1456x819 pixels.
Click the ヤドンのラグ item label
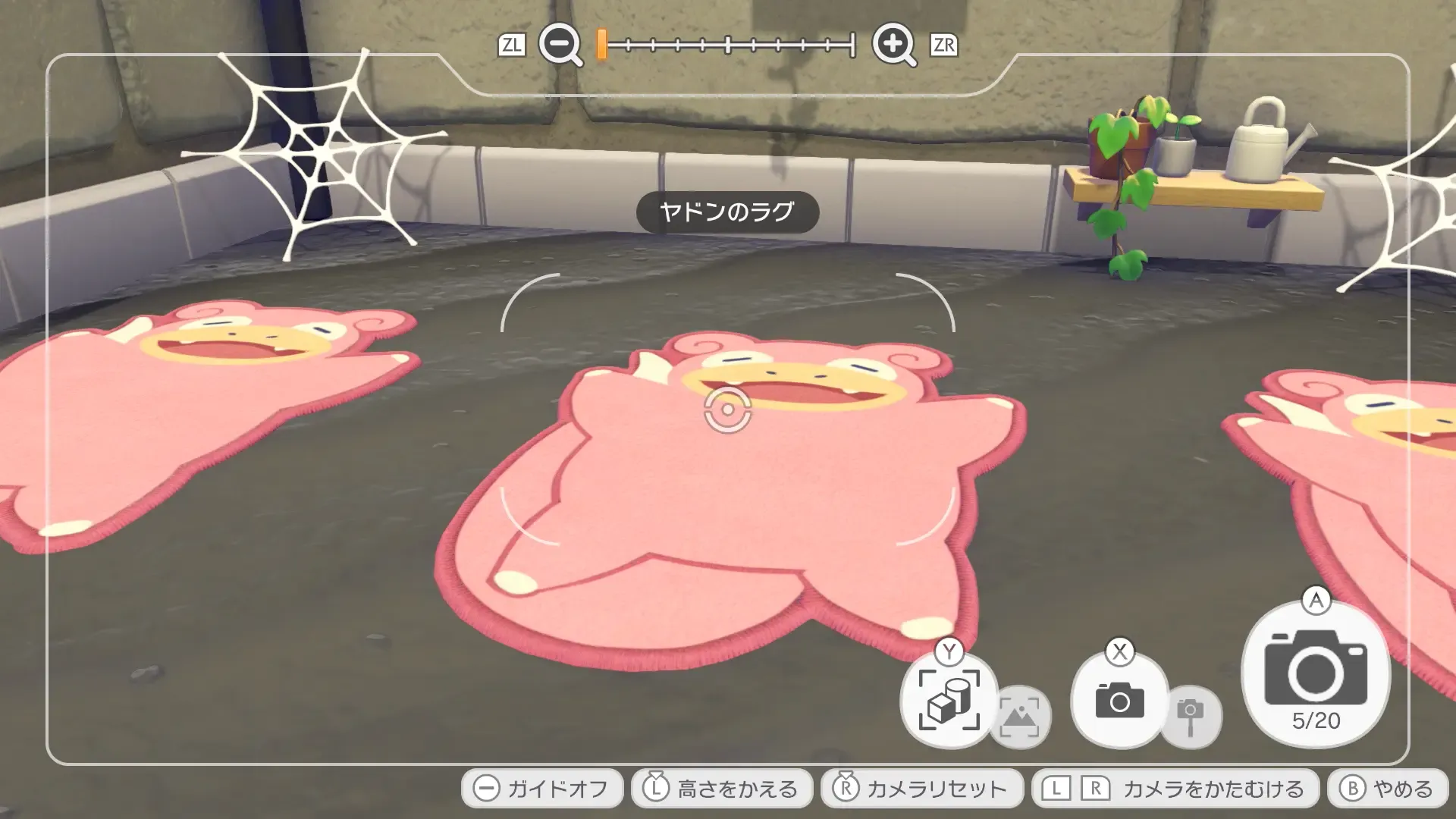coord(726,213)
